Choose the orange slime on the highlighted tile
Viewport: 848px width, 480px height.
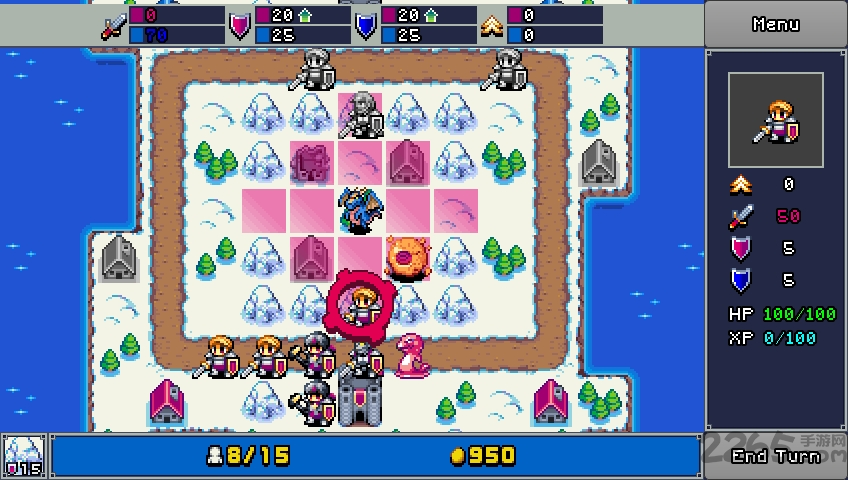408,257
